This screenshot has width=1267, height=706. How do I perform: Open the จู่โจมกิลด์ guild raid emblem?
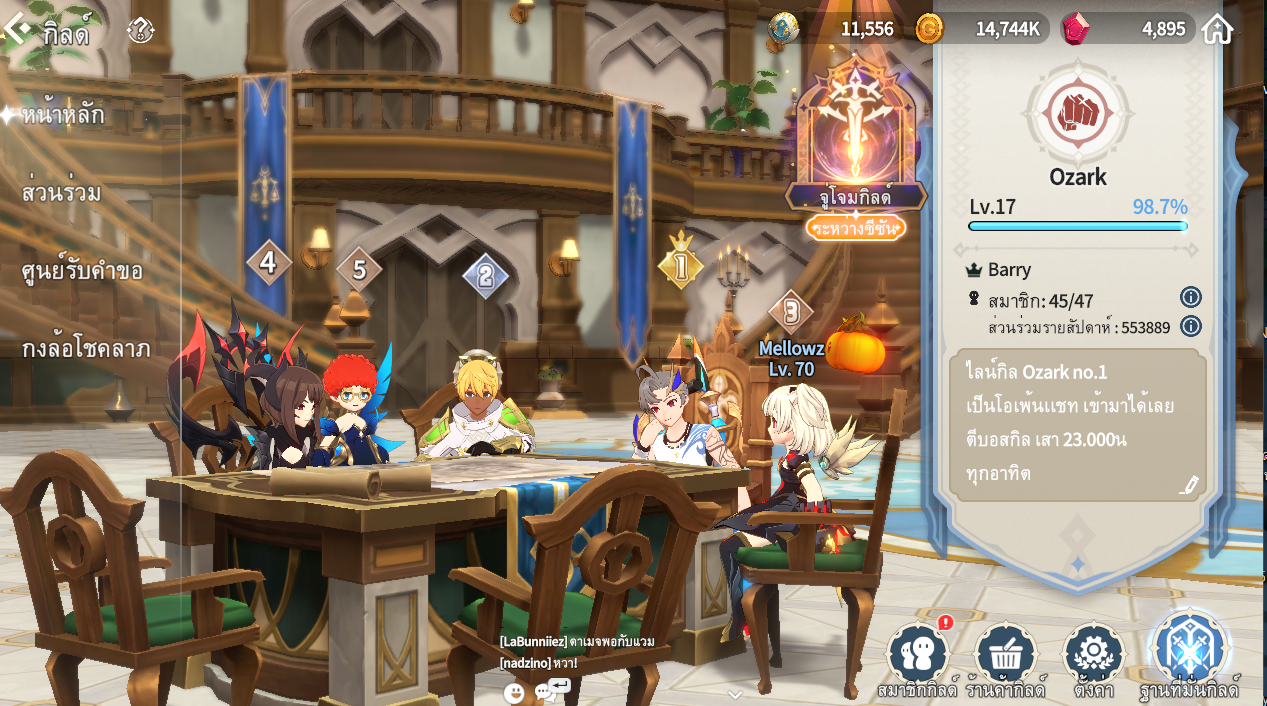pyautogui.click(x=856, y=140)
